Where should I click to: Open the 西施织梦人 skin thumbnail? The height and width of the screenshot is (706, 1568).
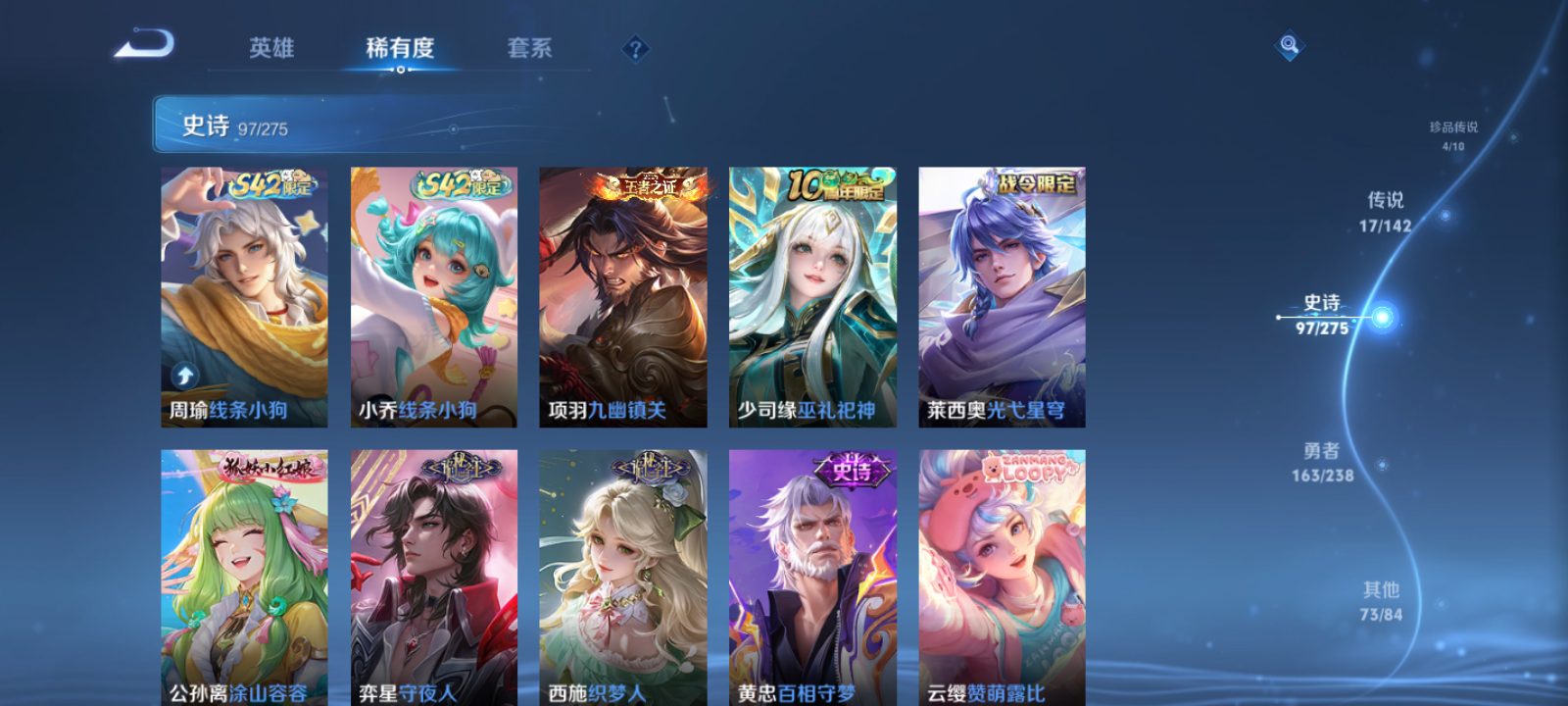[623, 579]
